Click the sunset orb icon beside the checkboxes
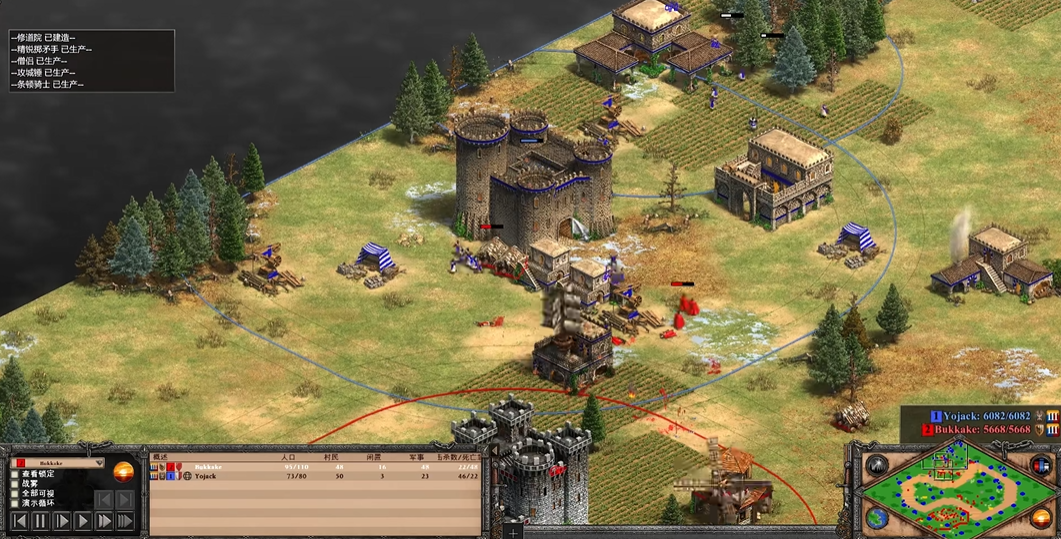 pyautogui.click(x=124, y=472)
